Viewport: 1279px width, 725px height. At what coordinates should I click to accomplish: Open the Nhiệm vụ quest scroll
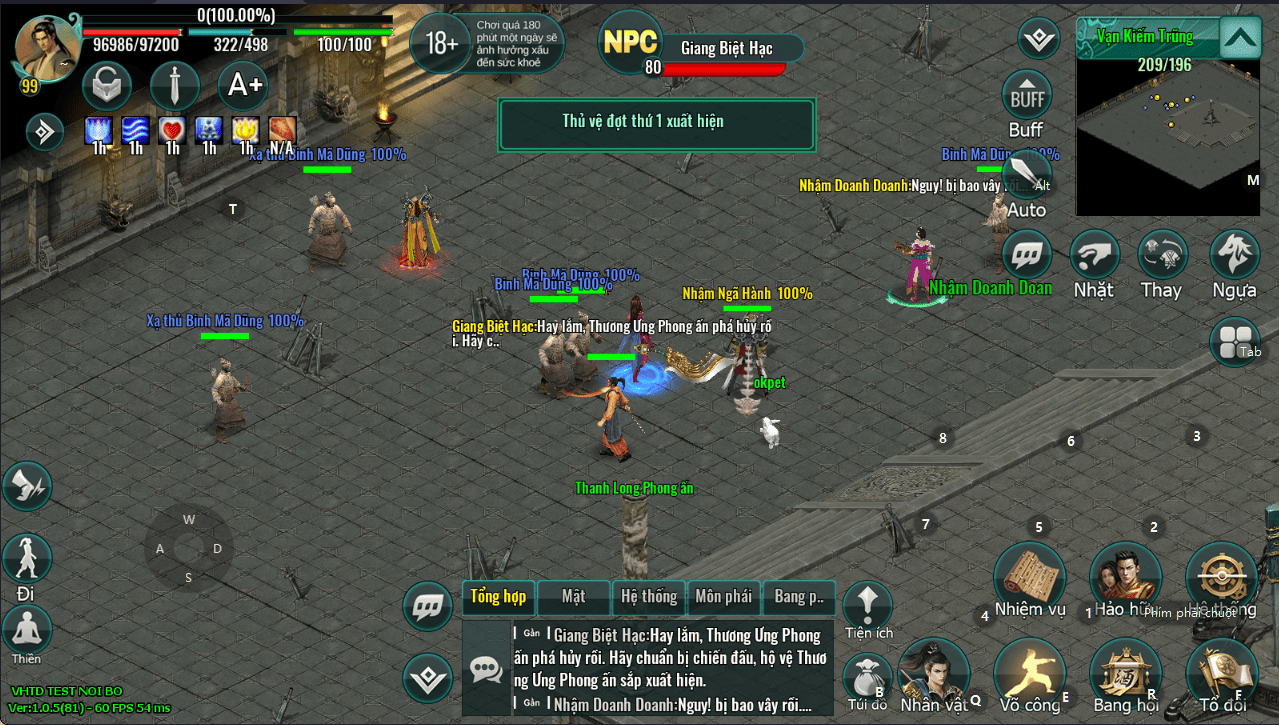(1029, 577)
